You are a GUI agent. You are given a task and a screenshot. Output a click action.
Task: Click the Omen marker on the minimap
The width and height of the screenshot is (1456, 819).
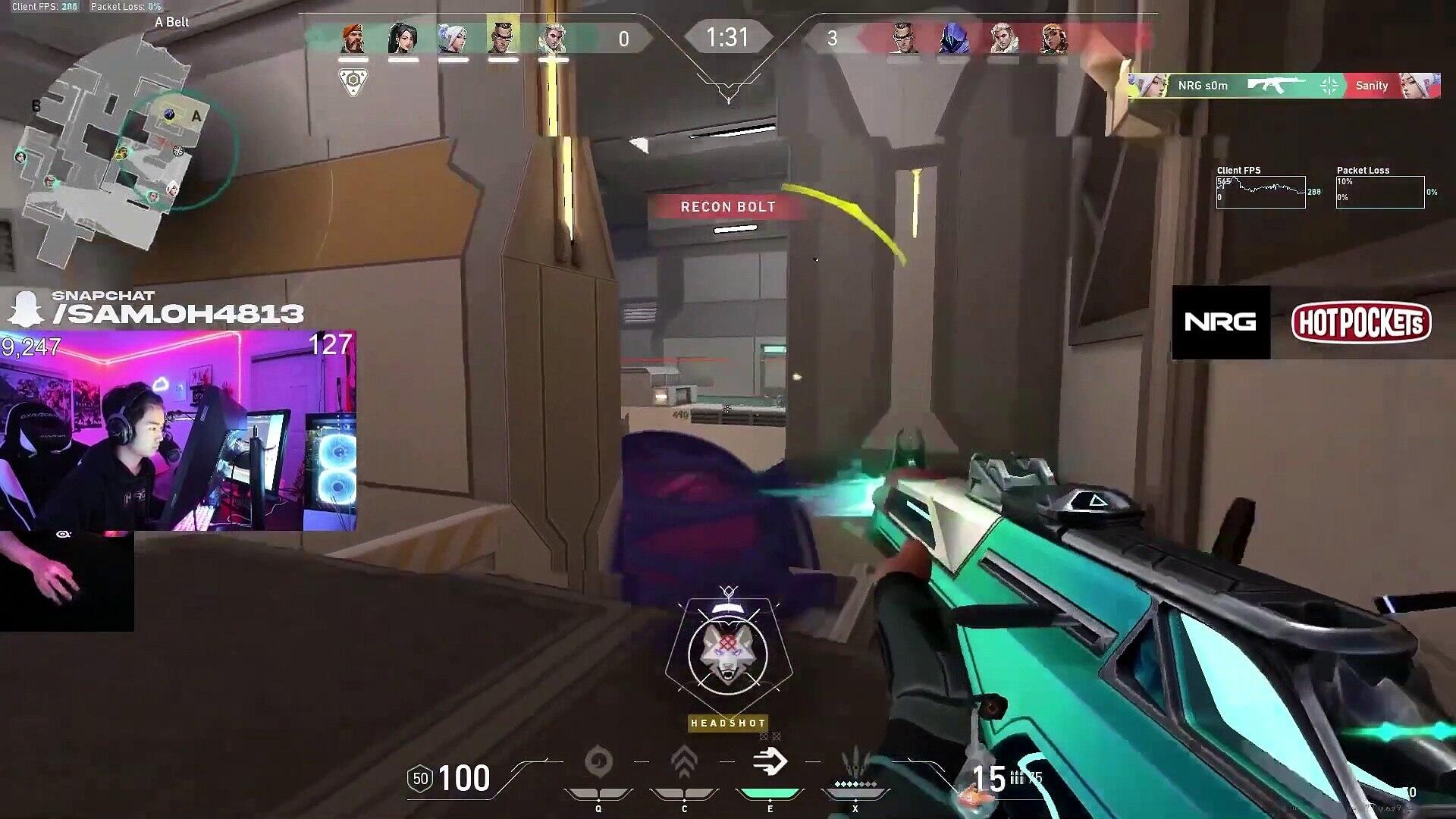(171, 115)
